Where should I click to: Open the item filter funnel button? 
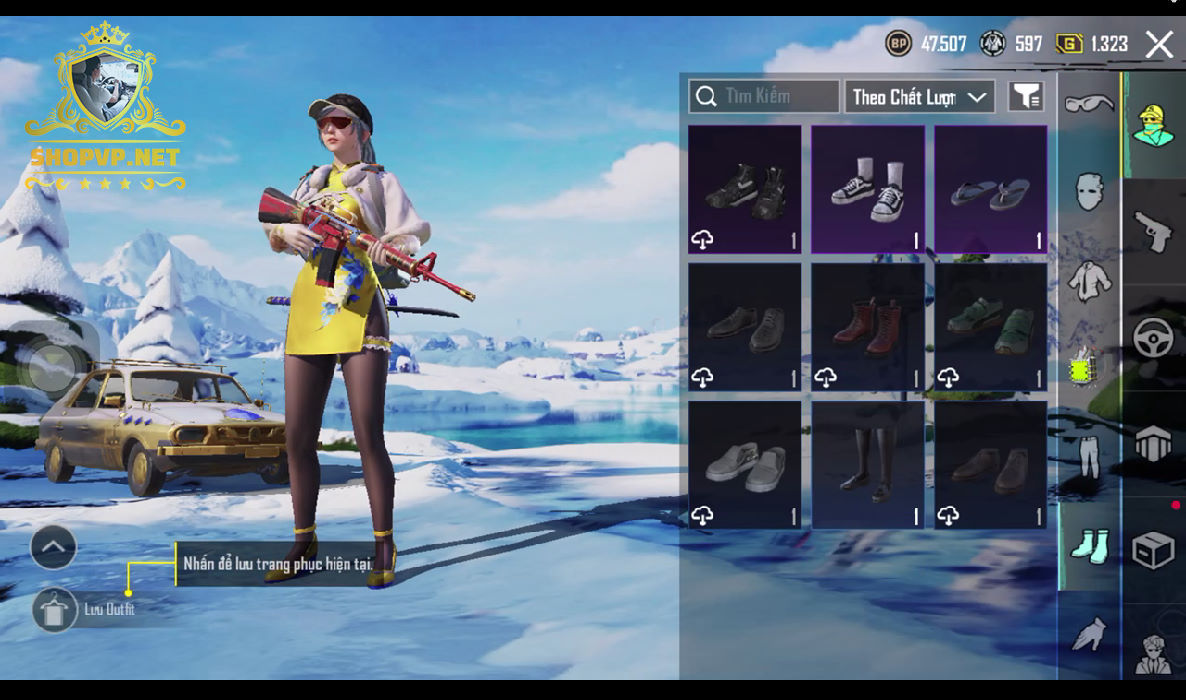1025,96
